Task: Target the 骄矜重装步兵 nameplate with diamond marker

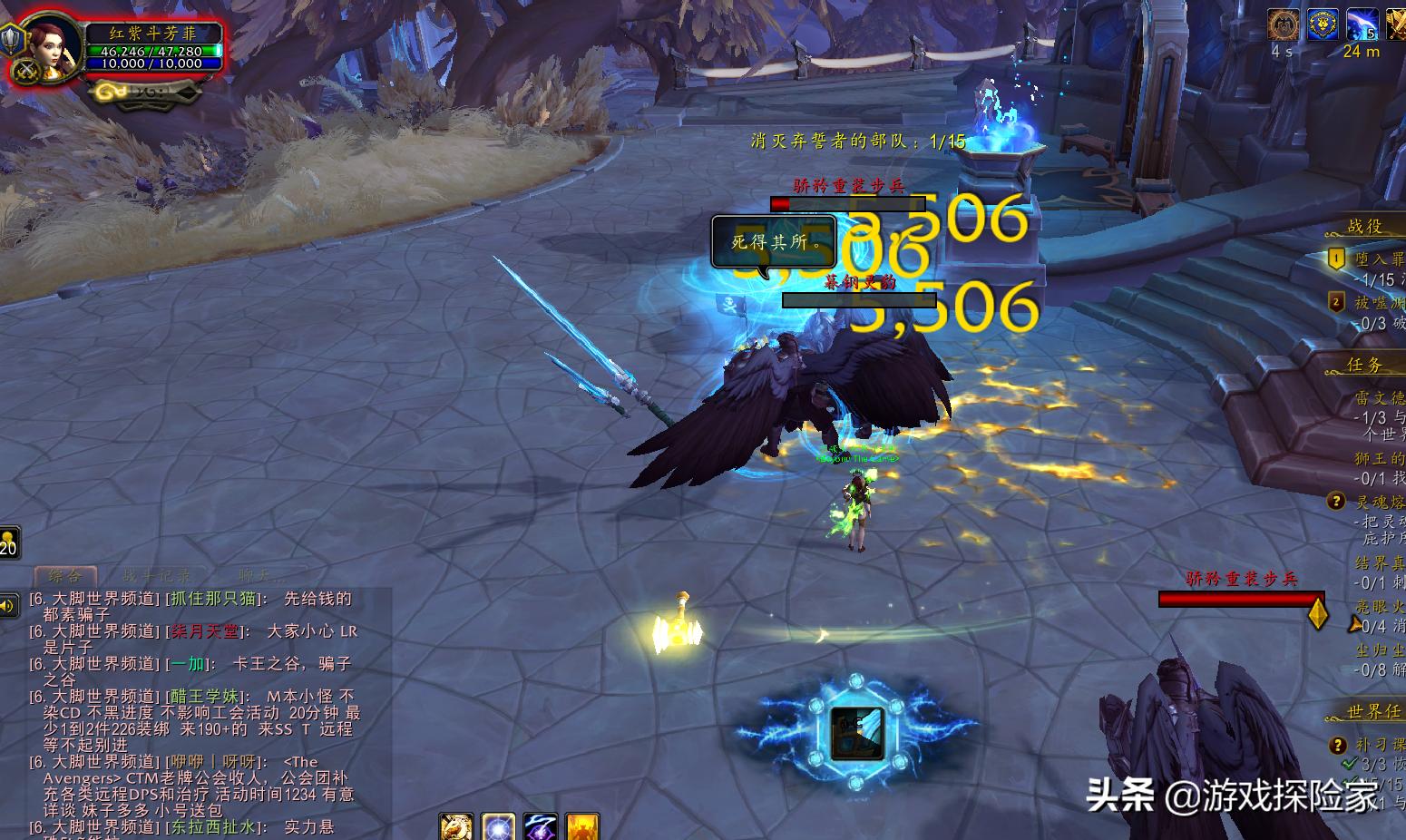Action: pyautogui.click(x=1241, y=599)
